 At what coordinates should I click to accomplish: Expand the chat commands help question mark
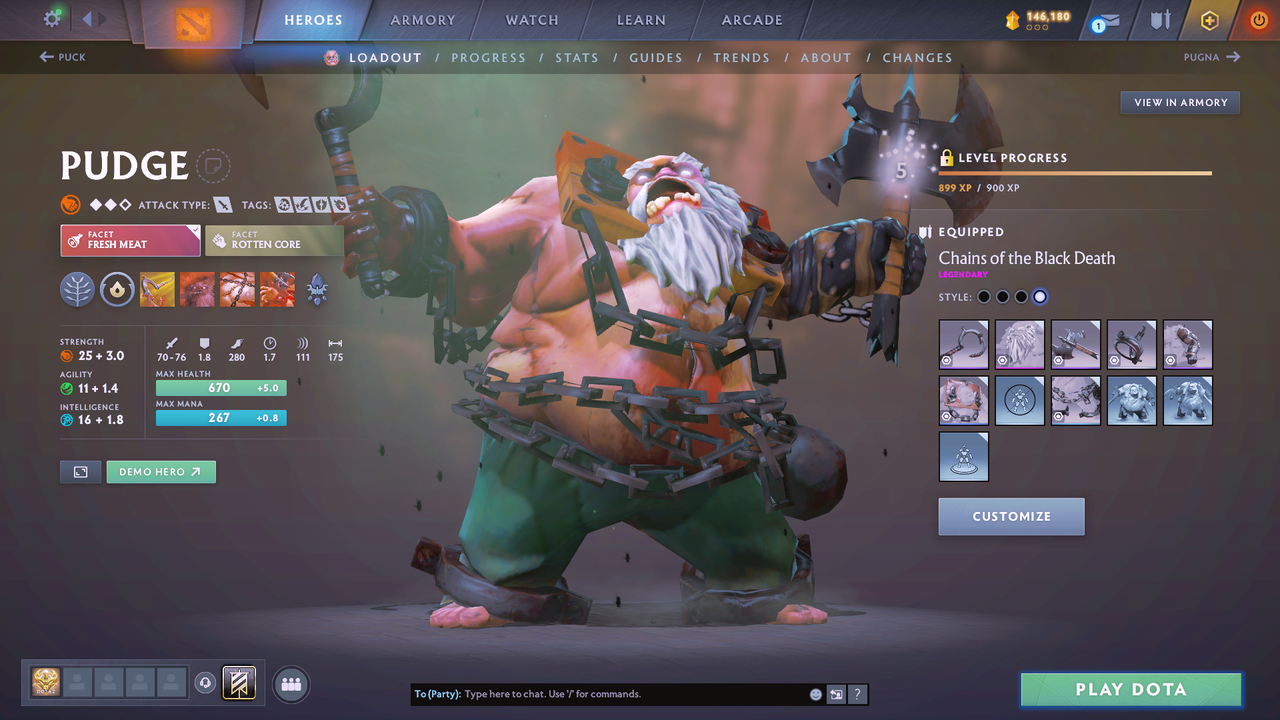coord(857,693)
